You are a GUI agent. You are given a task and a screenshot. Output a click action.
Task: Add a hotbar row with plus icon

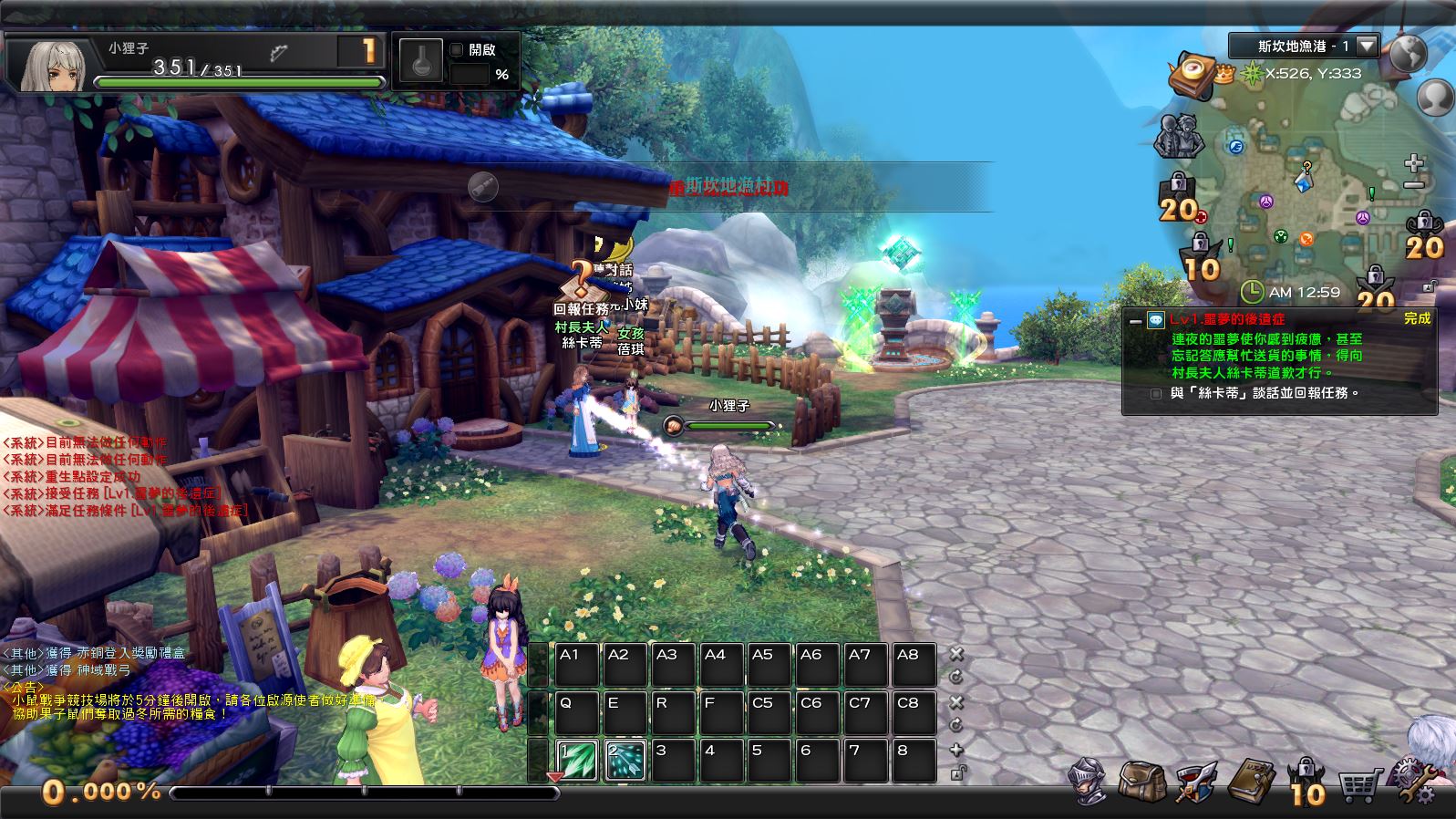point(956,750)
